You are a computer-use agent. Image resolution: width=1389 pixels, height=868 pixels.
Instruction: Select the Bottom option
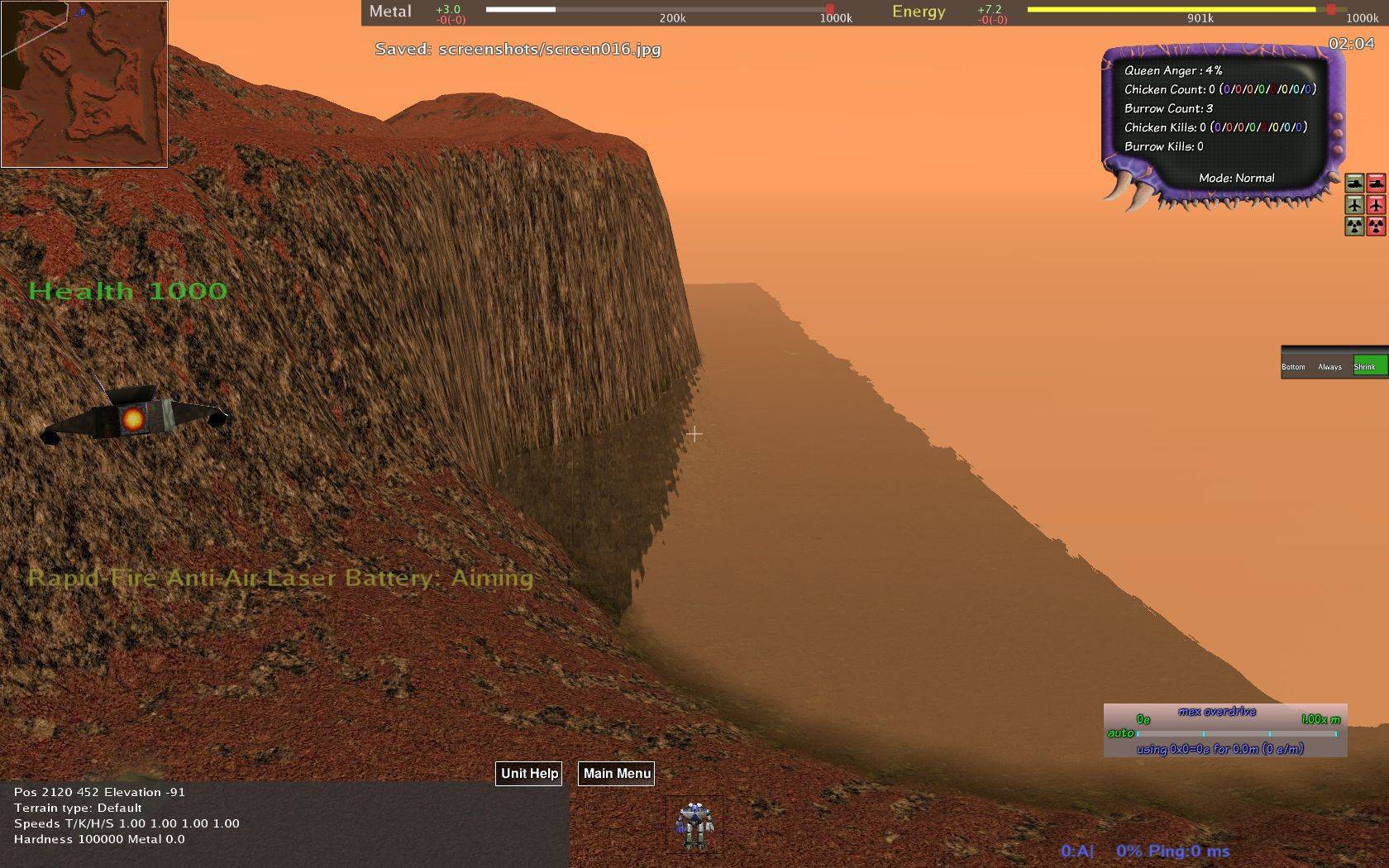(1294, 366)
